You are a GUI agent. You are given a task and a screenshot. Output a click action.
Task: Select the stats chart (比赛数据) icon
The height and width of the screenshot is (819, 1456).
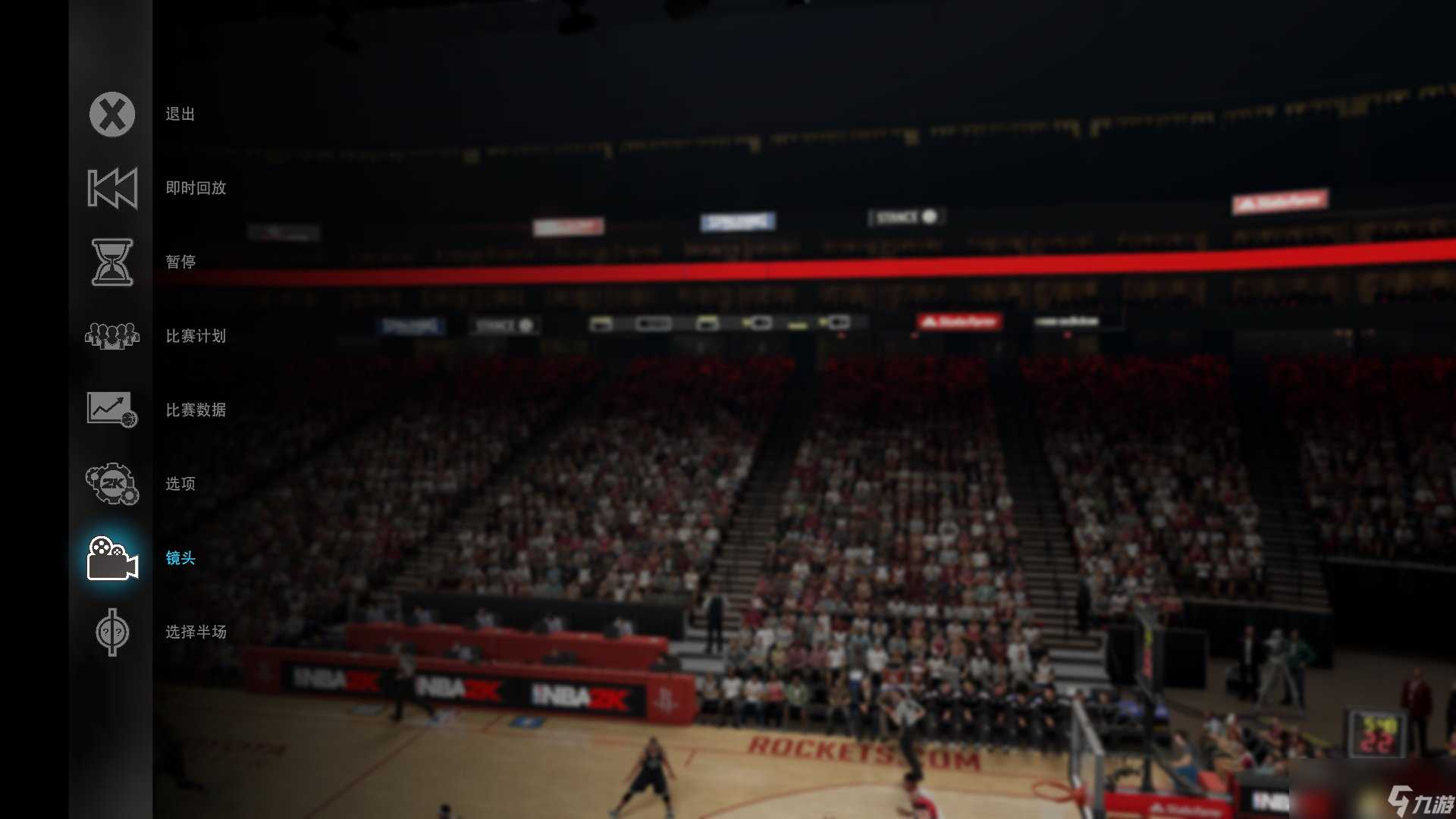(111, 410)
